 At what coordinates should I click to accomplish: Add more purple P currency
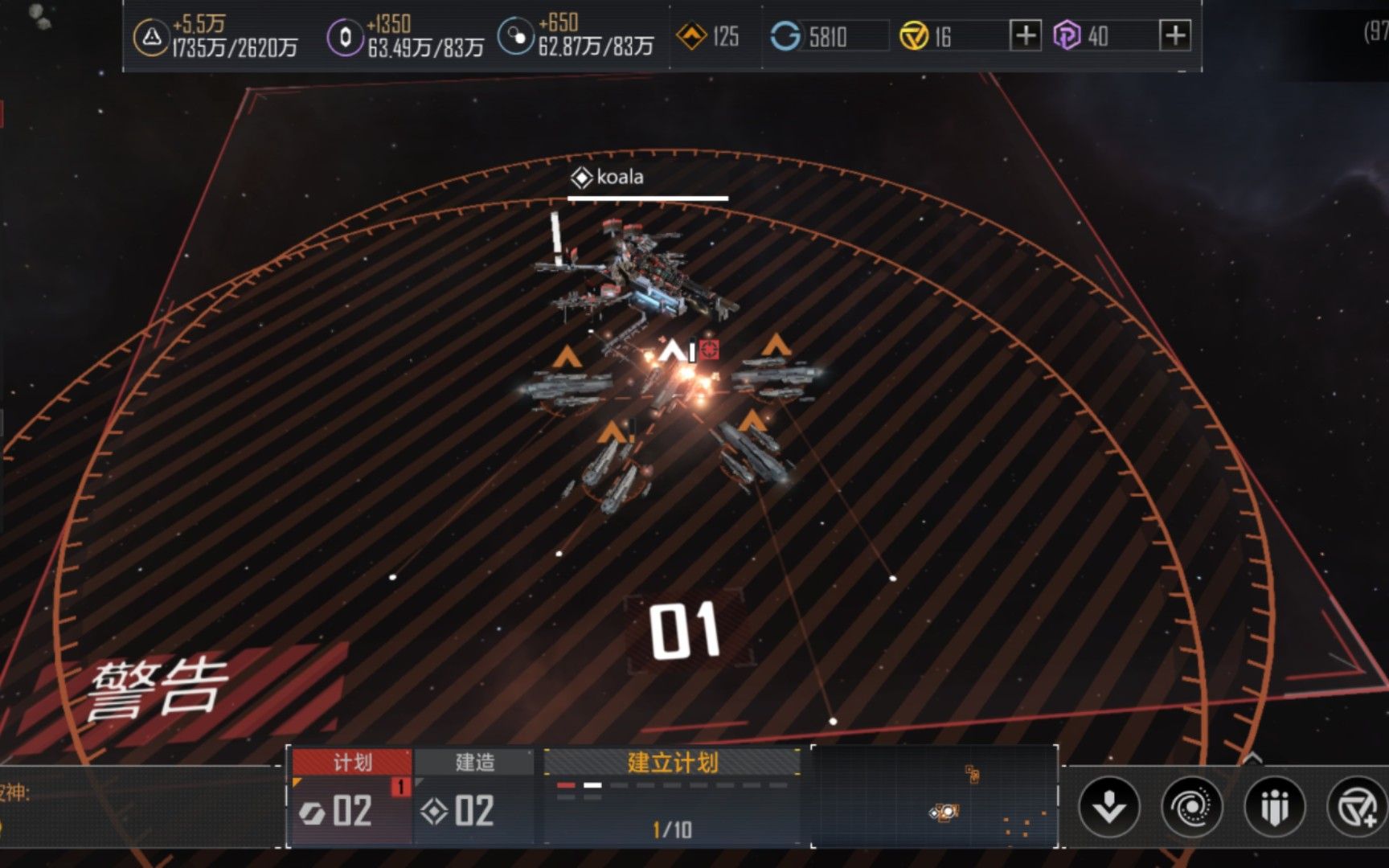[x=1175, y=36]
